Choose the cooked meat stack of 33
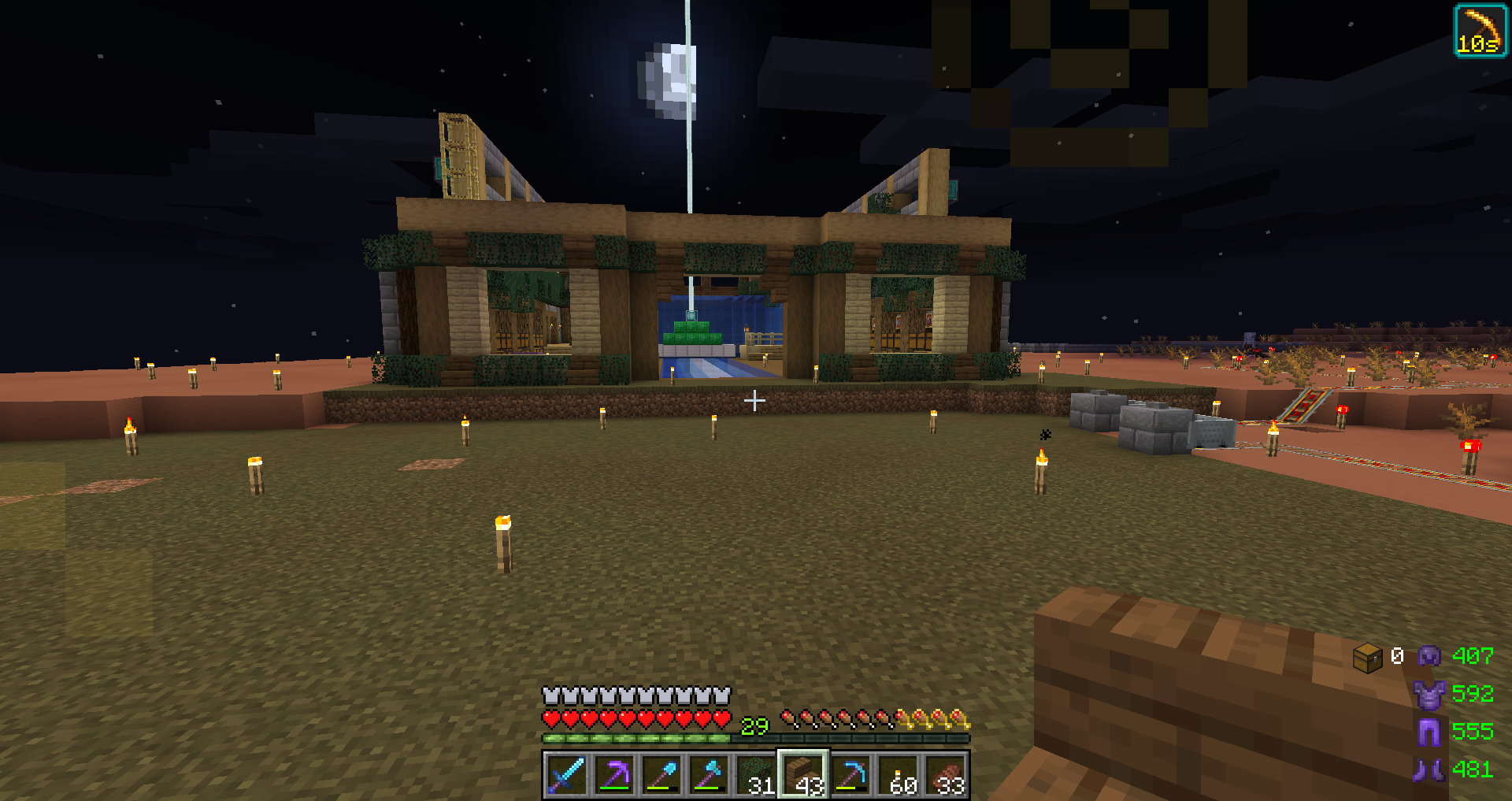 point(945,774)
